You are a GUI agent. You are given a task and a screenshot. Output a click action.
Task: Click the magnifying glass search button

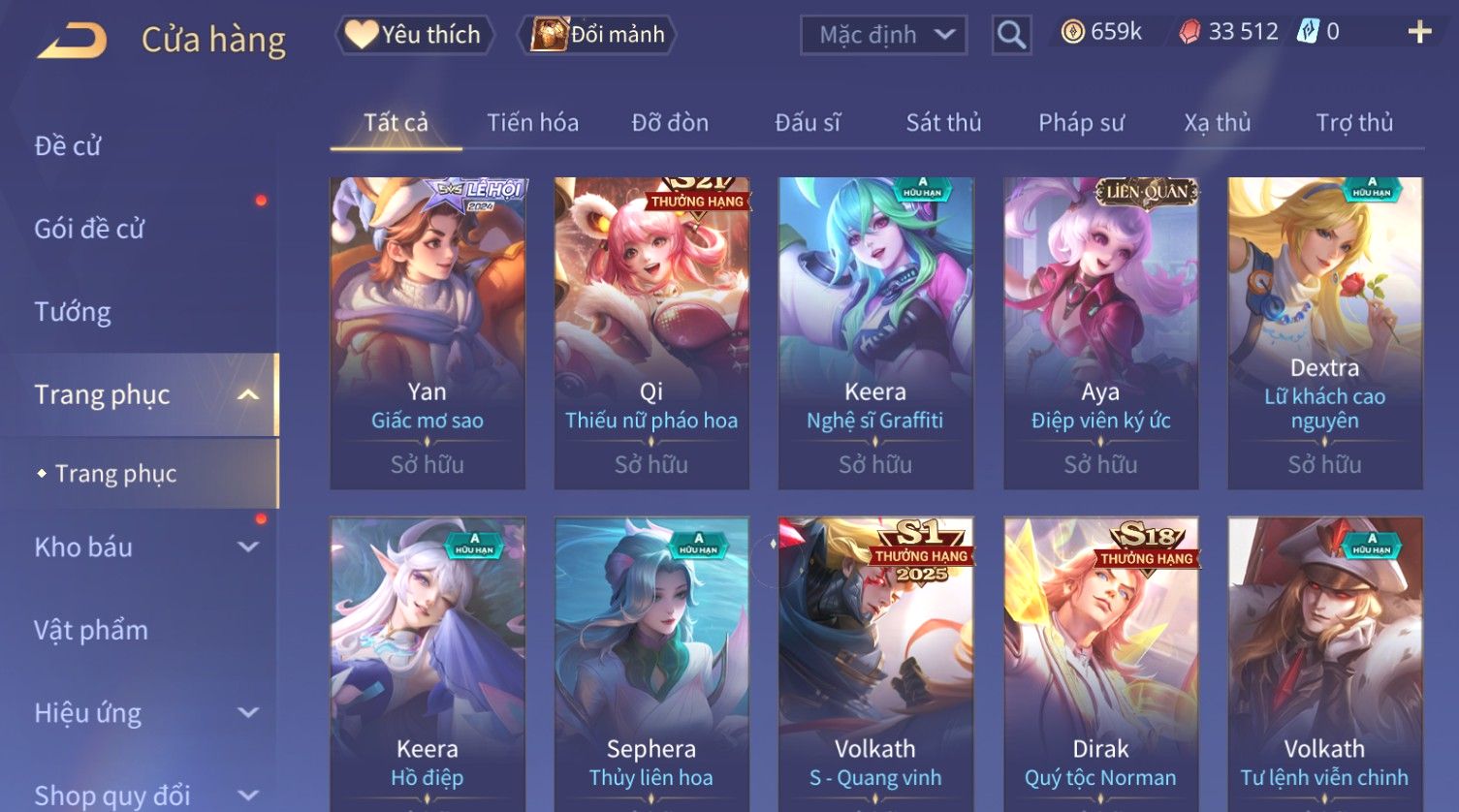pyautogui.click(x=1011, y=35)
